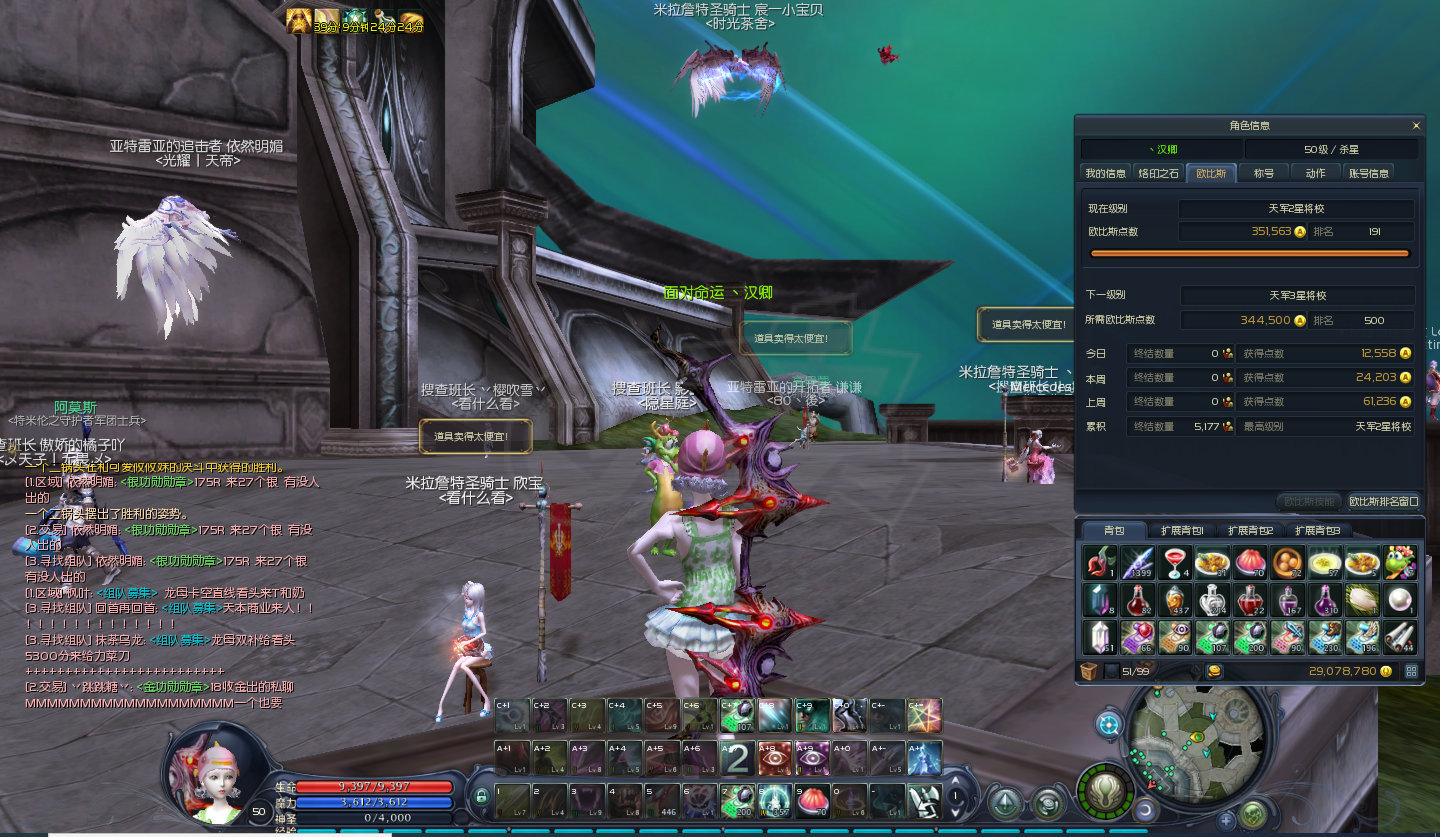Viewport: 1440px width, 837px height.
Task: Switch to the 动作 tab
Action: [1316, 173]
